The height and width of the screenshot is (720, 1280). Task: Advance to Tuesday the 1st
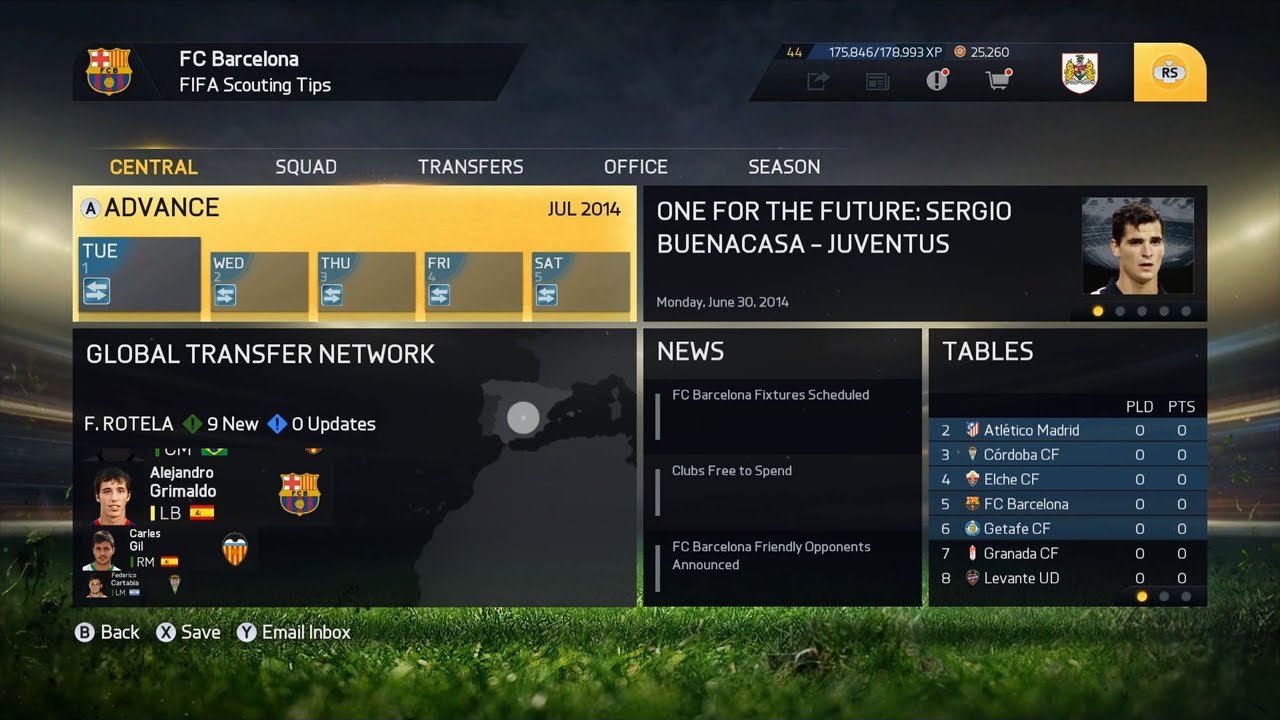point(140,274)
